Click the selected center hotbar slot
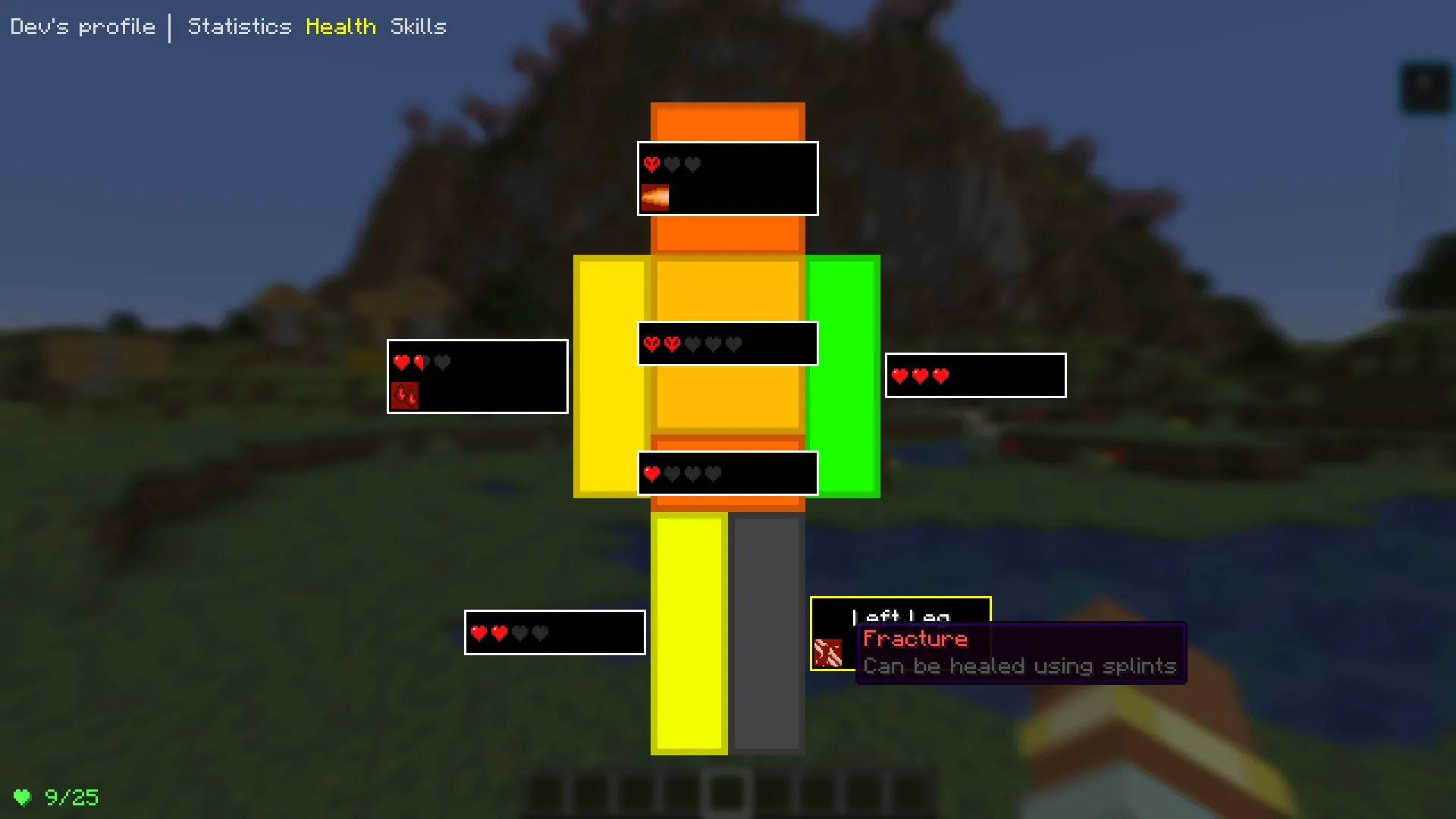The height and width of the screenshot is (819, 1456). (x=726, y=791)
